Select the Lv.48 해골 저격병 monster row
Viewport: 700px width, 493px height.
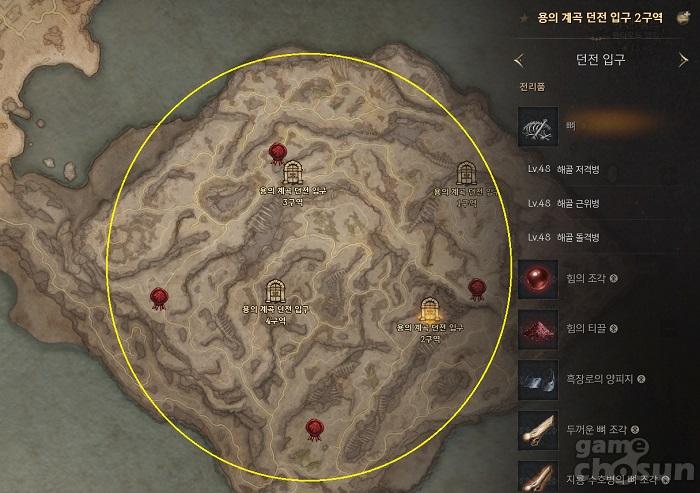(x=578, y=170)
